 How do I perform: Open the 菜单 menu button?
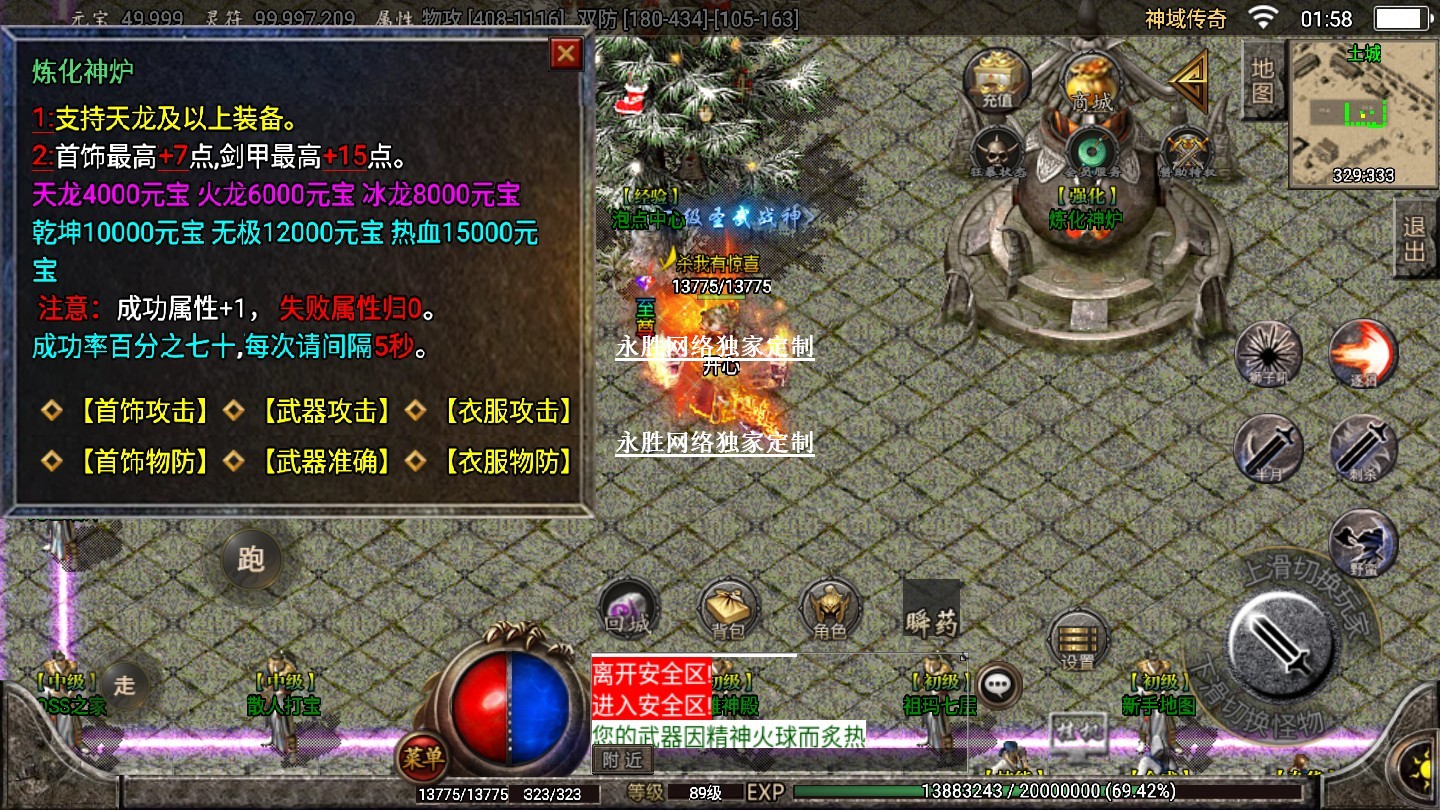[422, 758]
